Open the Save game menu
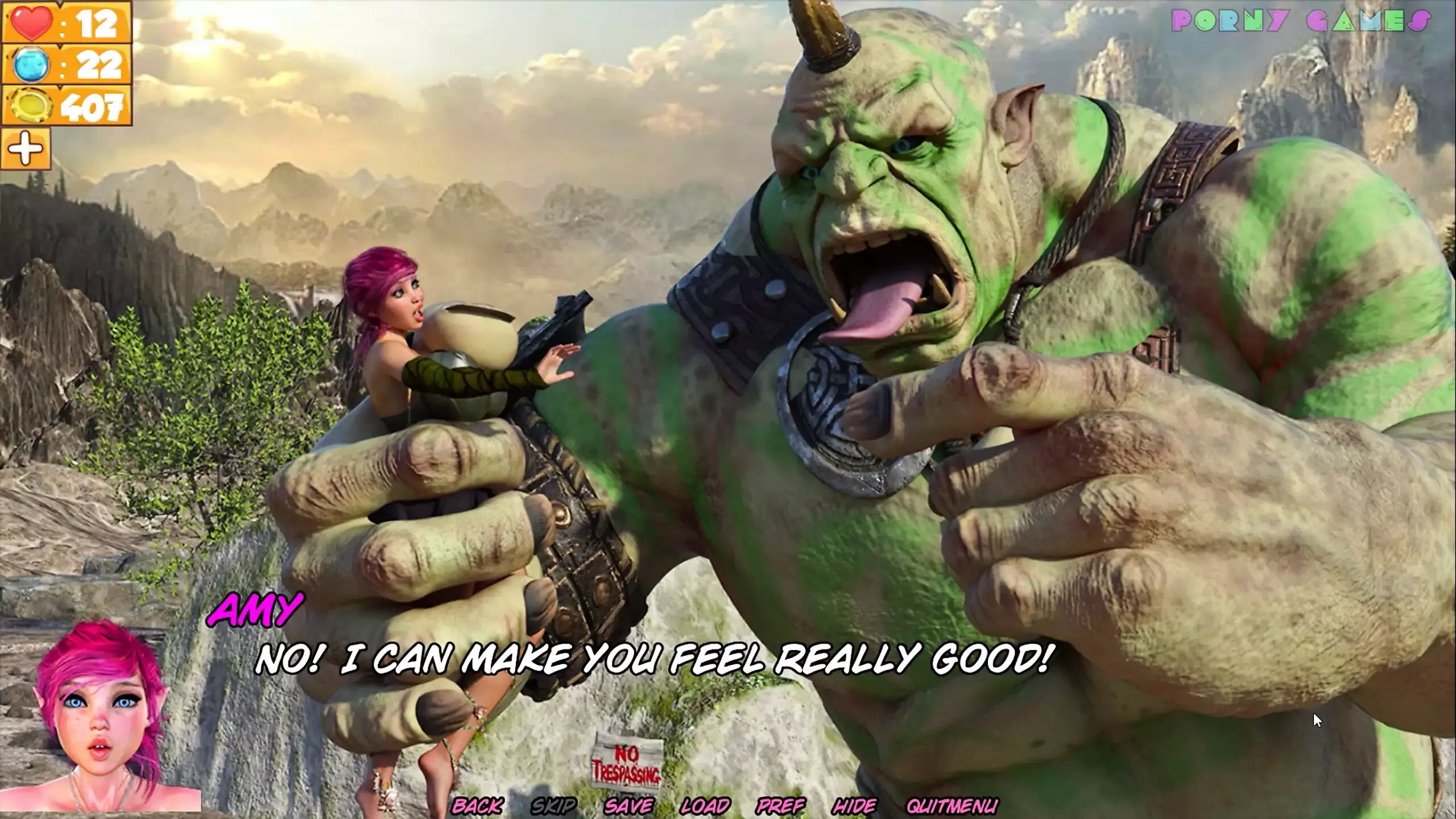1456x819 pixels. coord(628,805)
